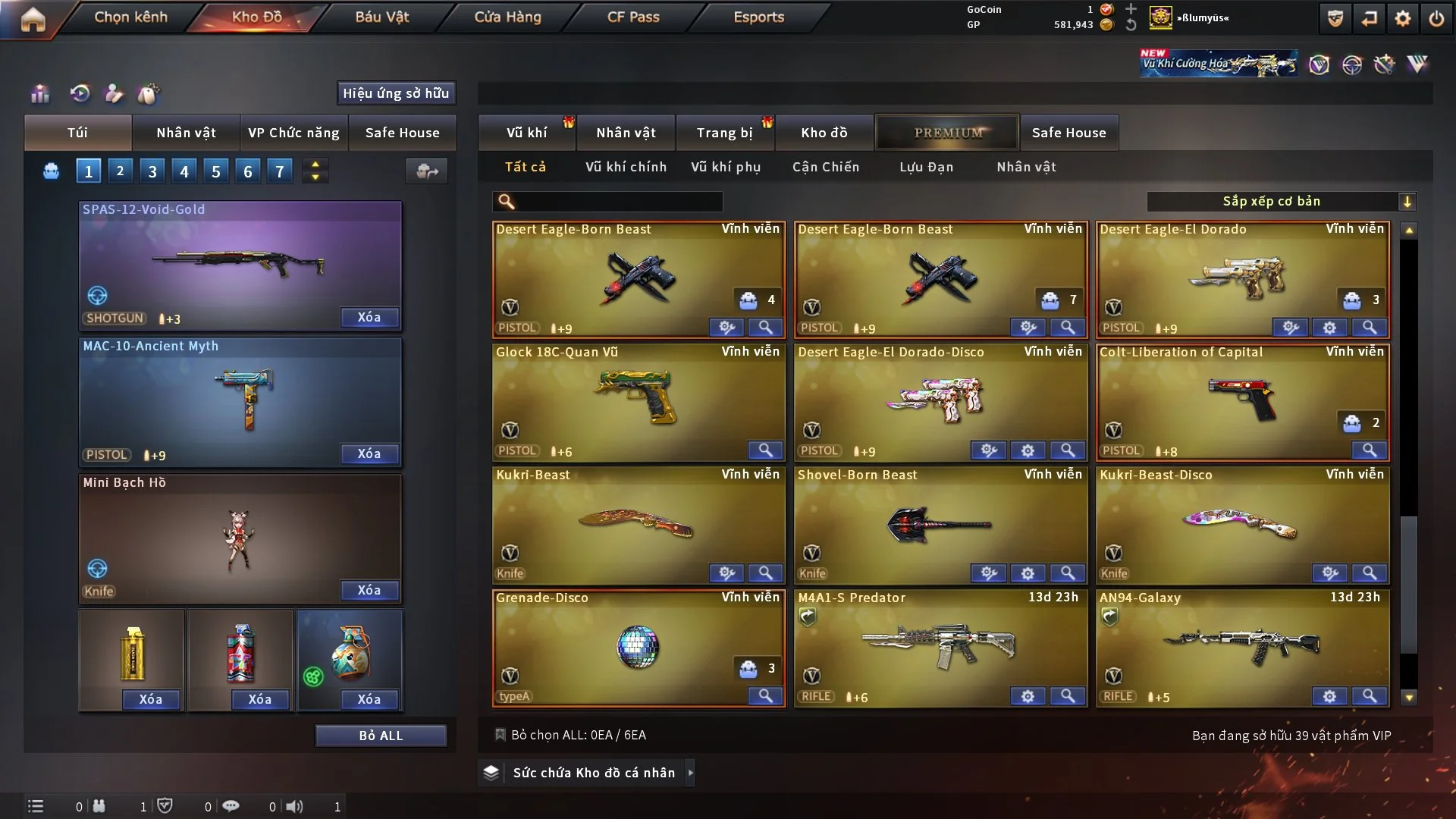Open the Hiệu ứng sở hữu panel
The width and height of the screenshot is (1456, 819).
396,93
